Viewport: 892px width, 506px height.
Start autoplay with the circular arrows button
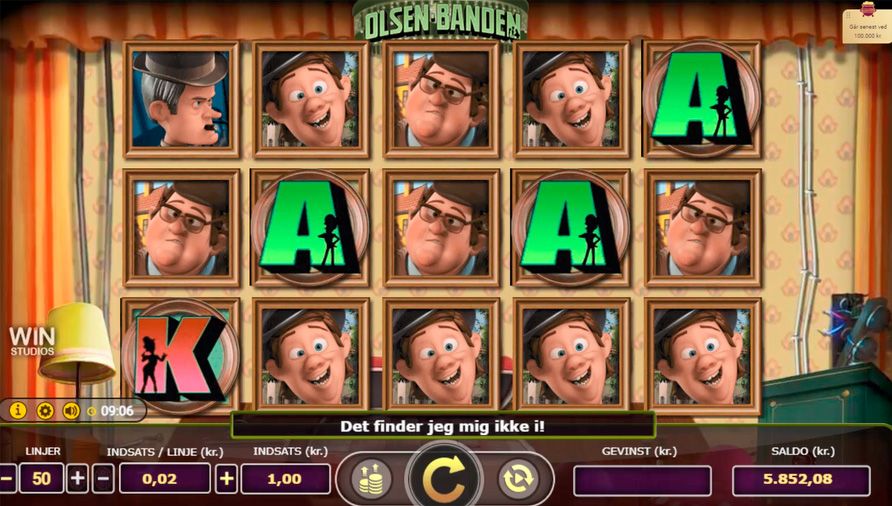[518, 479]
